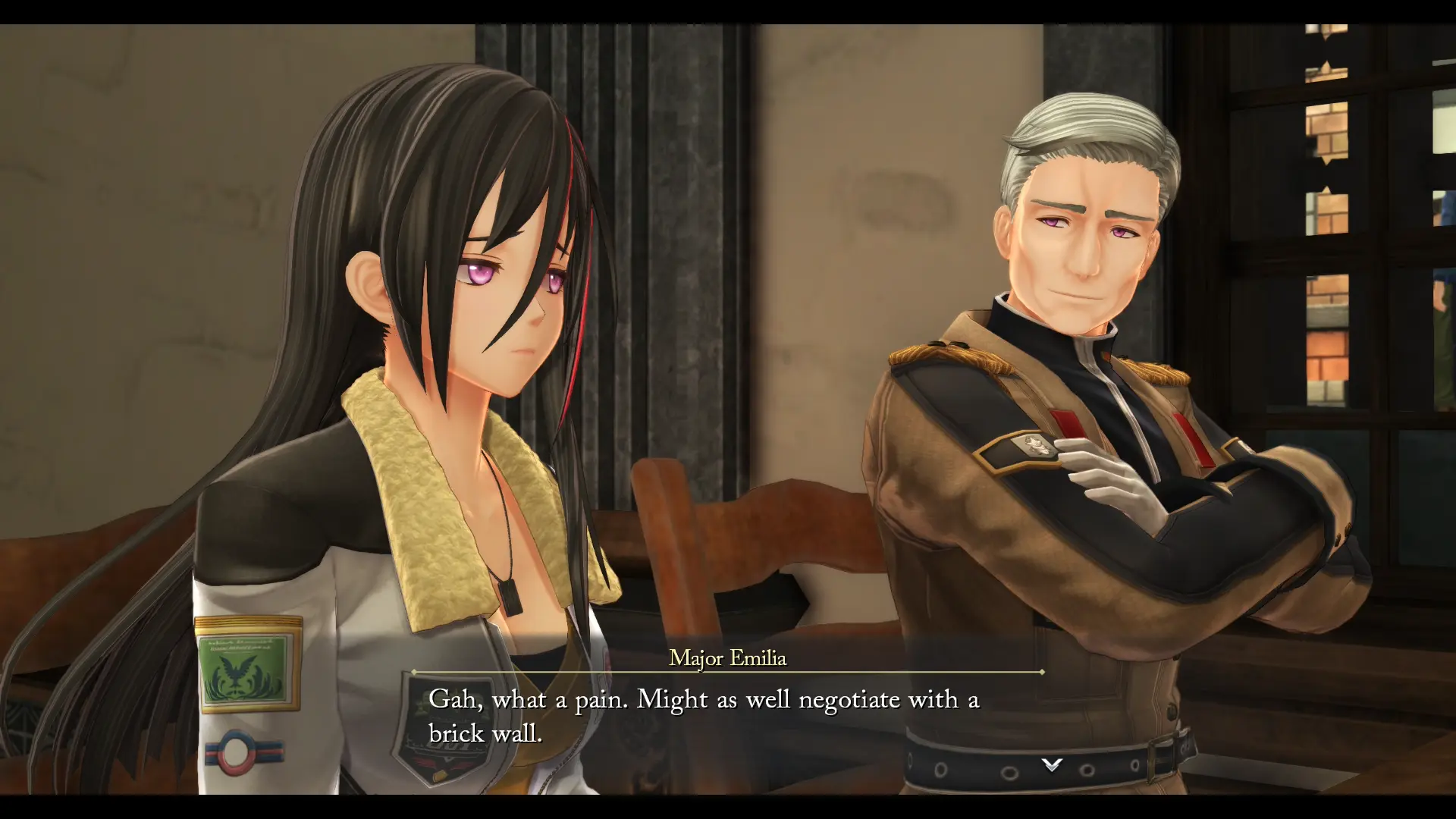The width and height of the screenshot is (1456, 819).
Task: Select the dialogue text line about negotiating
Action: 704,699
